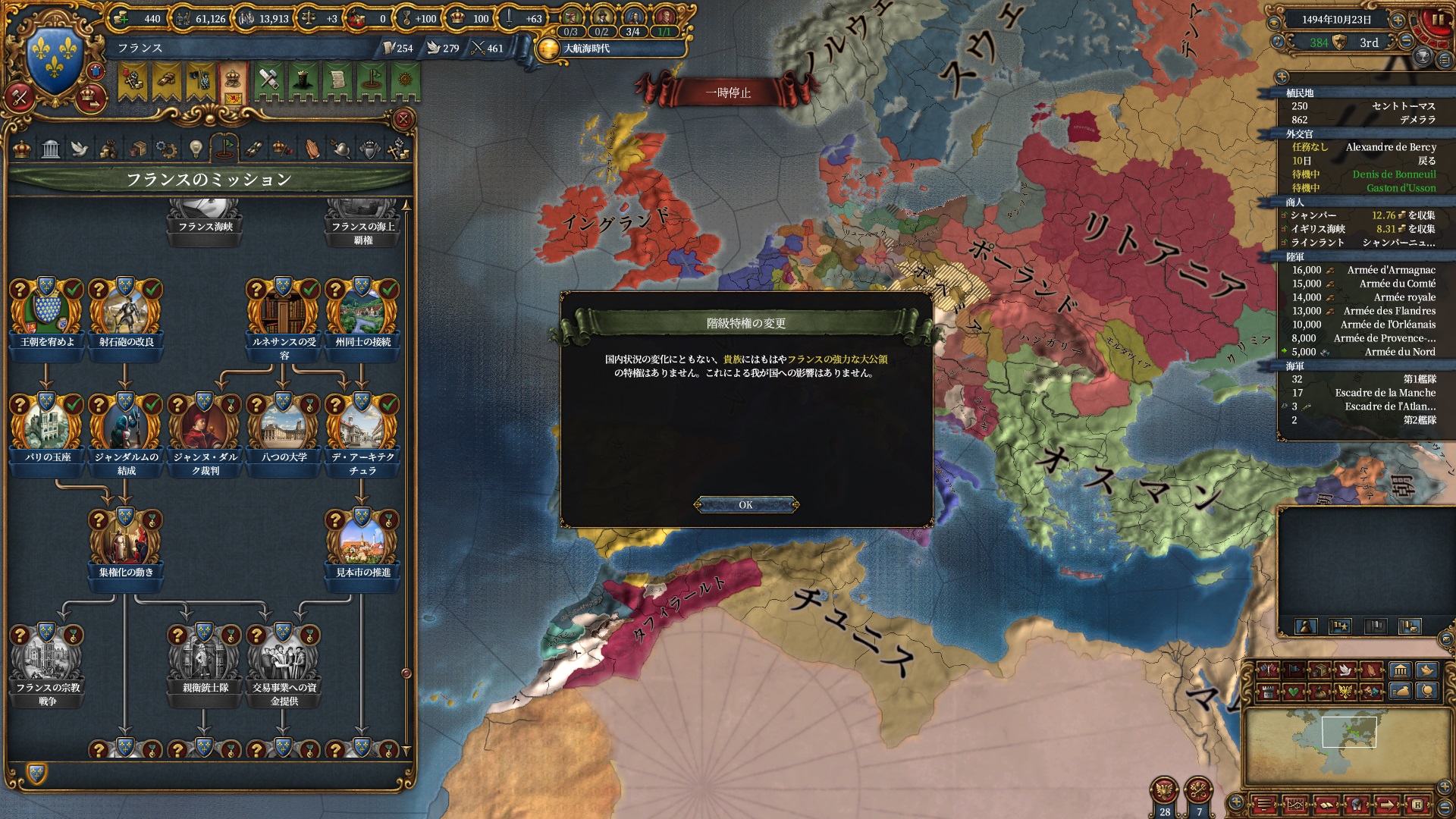Click the France coat of arms shield
Image resolution: width=1456 pixels, height=819 pixels.
[x=55, y=57]
